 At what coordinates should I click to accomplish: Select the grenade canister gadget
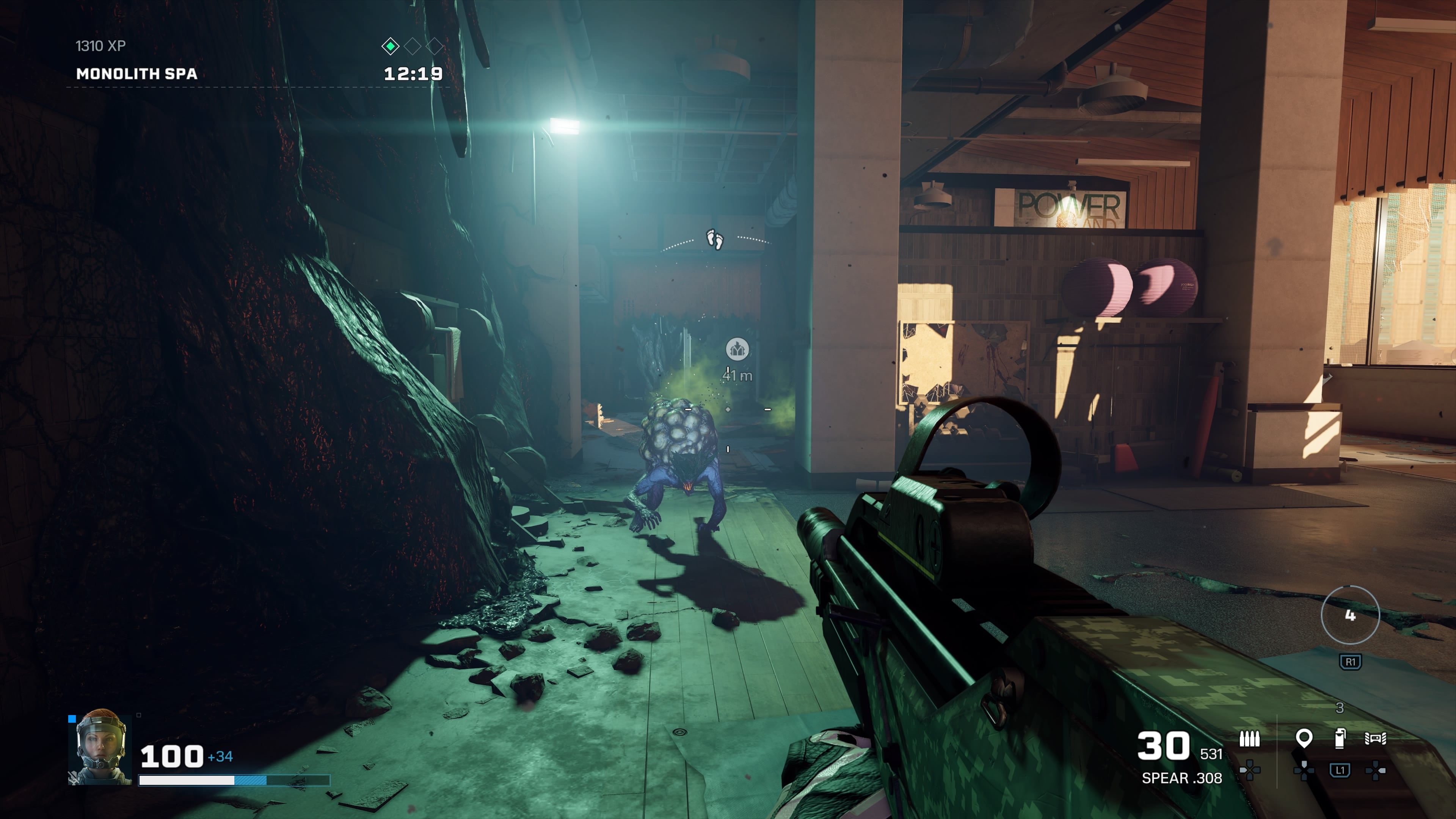(x=1340, y=738)
